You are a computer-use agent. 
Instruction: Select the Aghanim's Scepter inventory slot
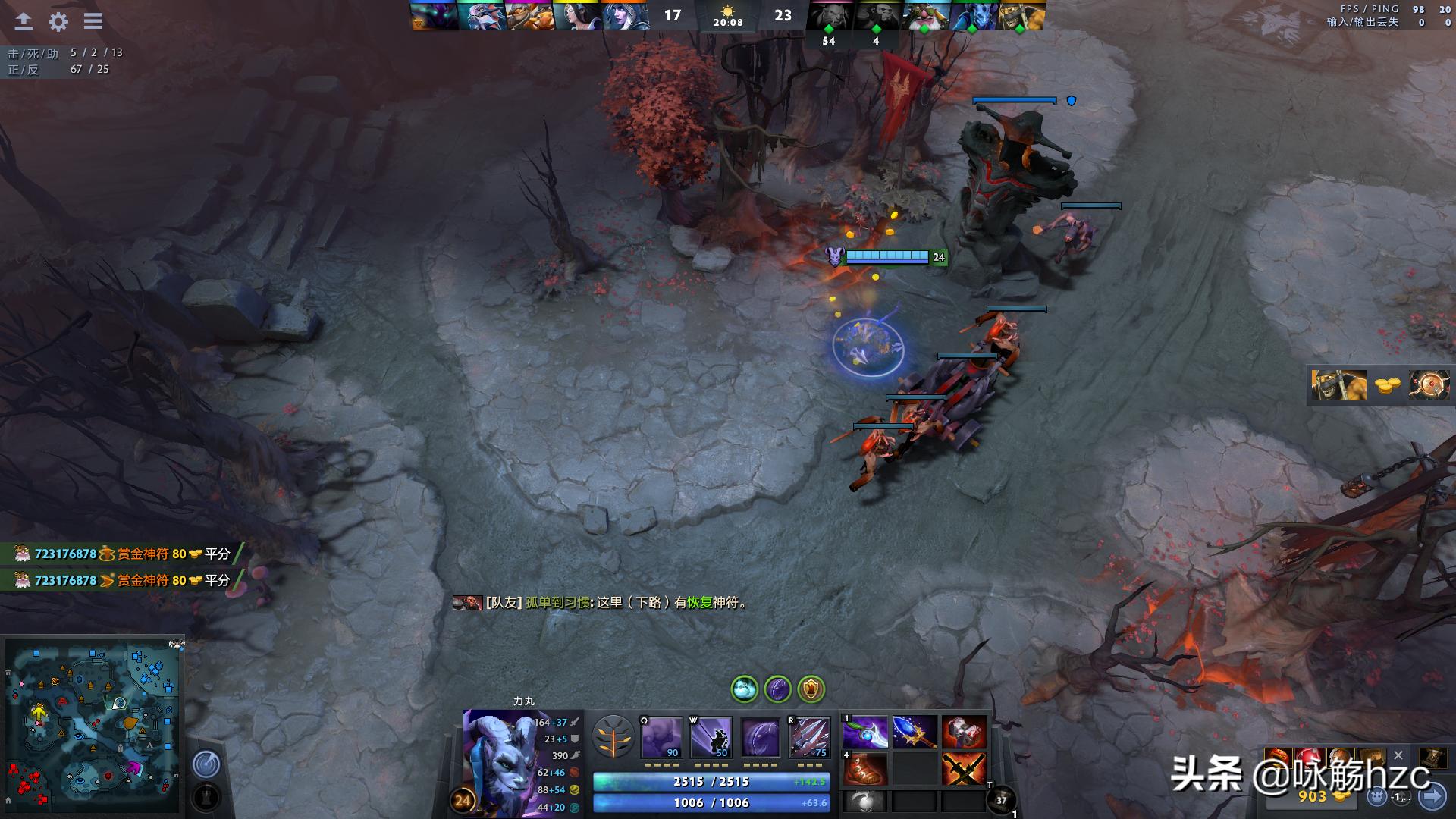(915, 733)
